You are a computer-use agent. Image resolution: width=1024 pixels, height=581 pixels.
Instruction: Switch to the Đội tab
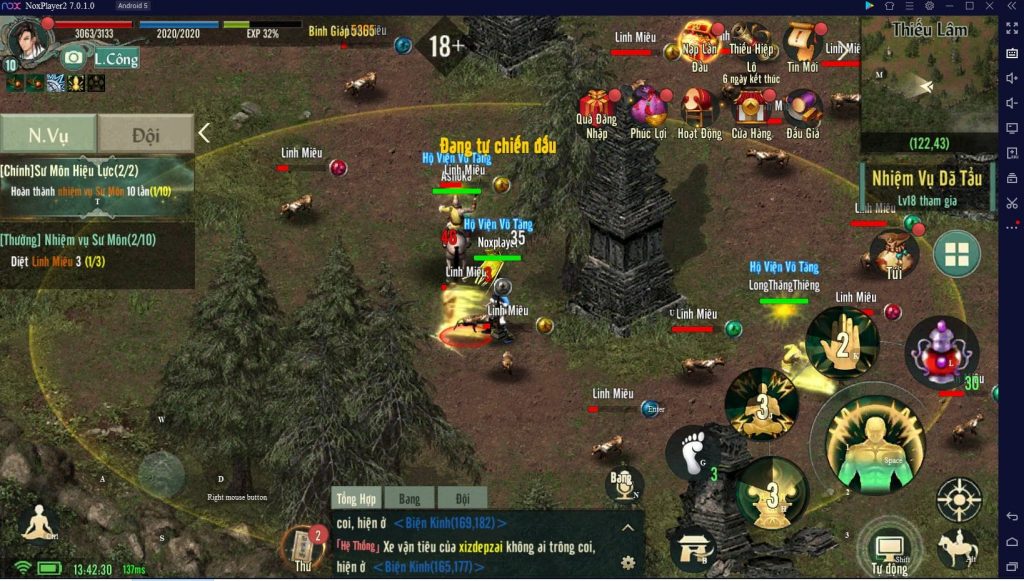tap(146, 133)
